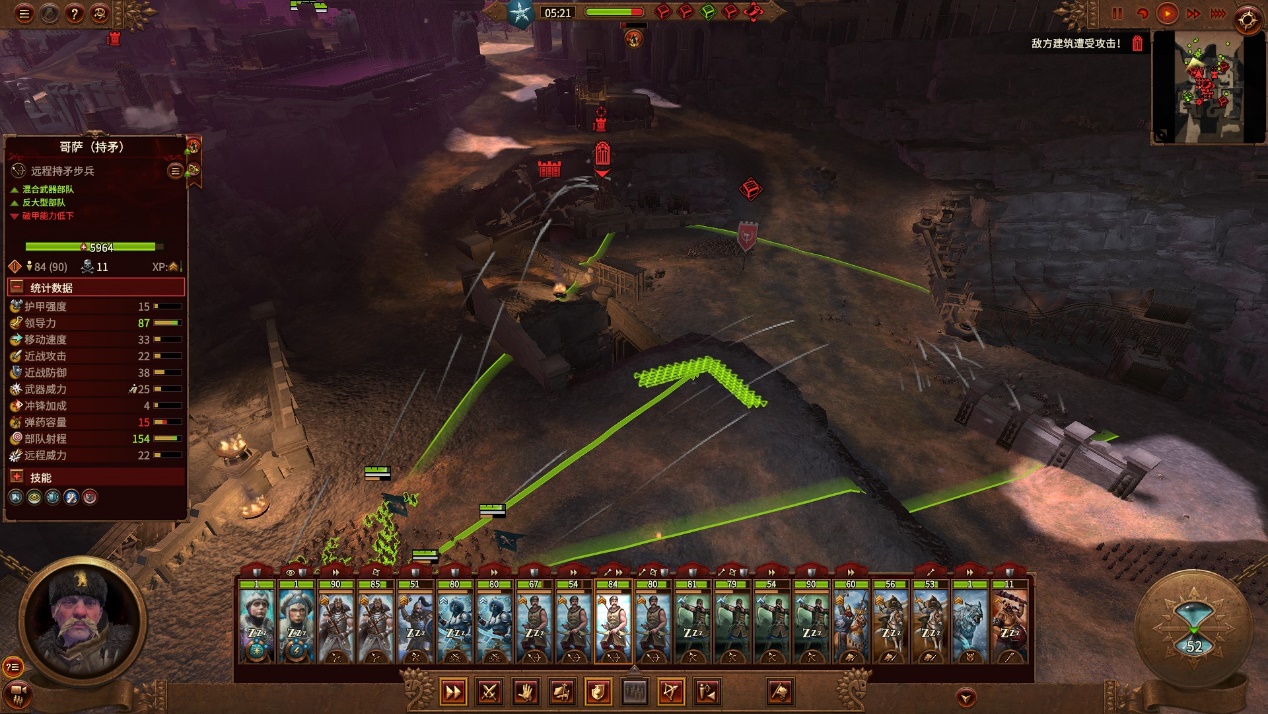Collapse the abilities section header
This screenshot has width=1268, height=714.
pyautogui.click(x=17, y=477)
